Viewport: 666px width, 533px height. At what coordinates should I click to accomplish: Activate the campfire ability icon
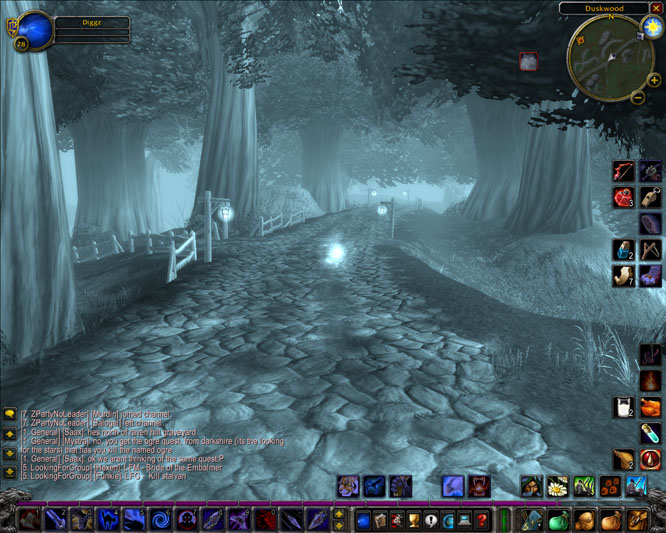click(650, 381)
